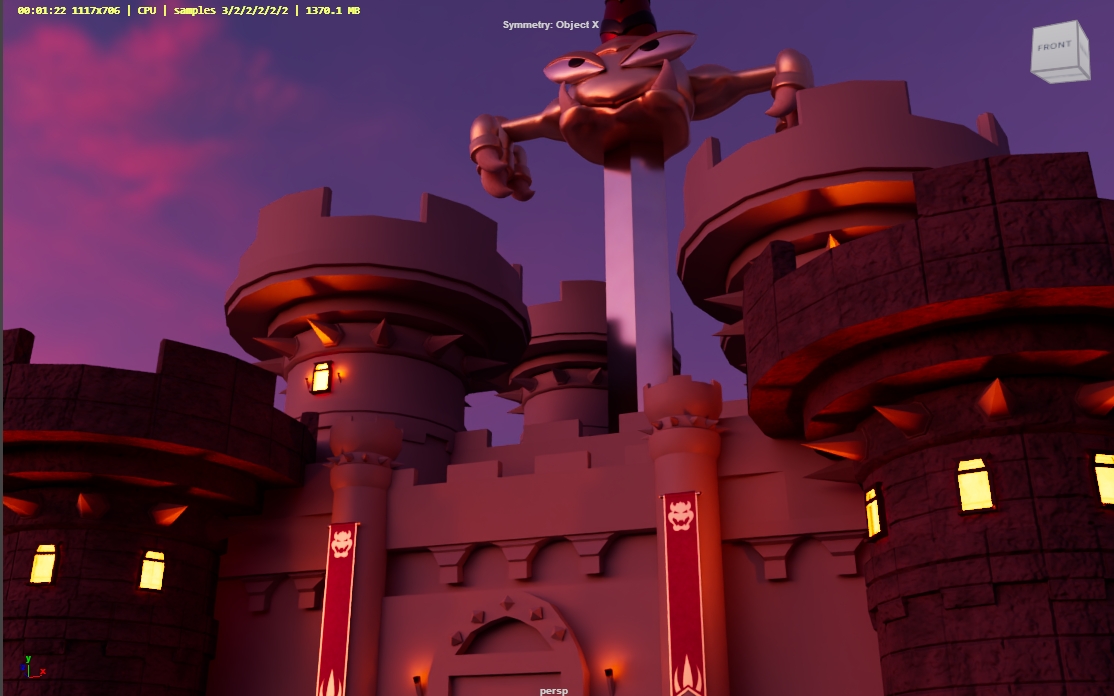Click the FRONT face of the view cube
1114x696 pixels.
[1054, 50]
